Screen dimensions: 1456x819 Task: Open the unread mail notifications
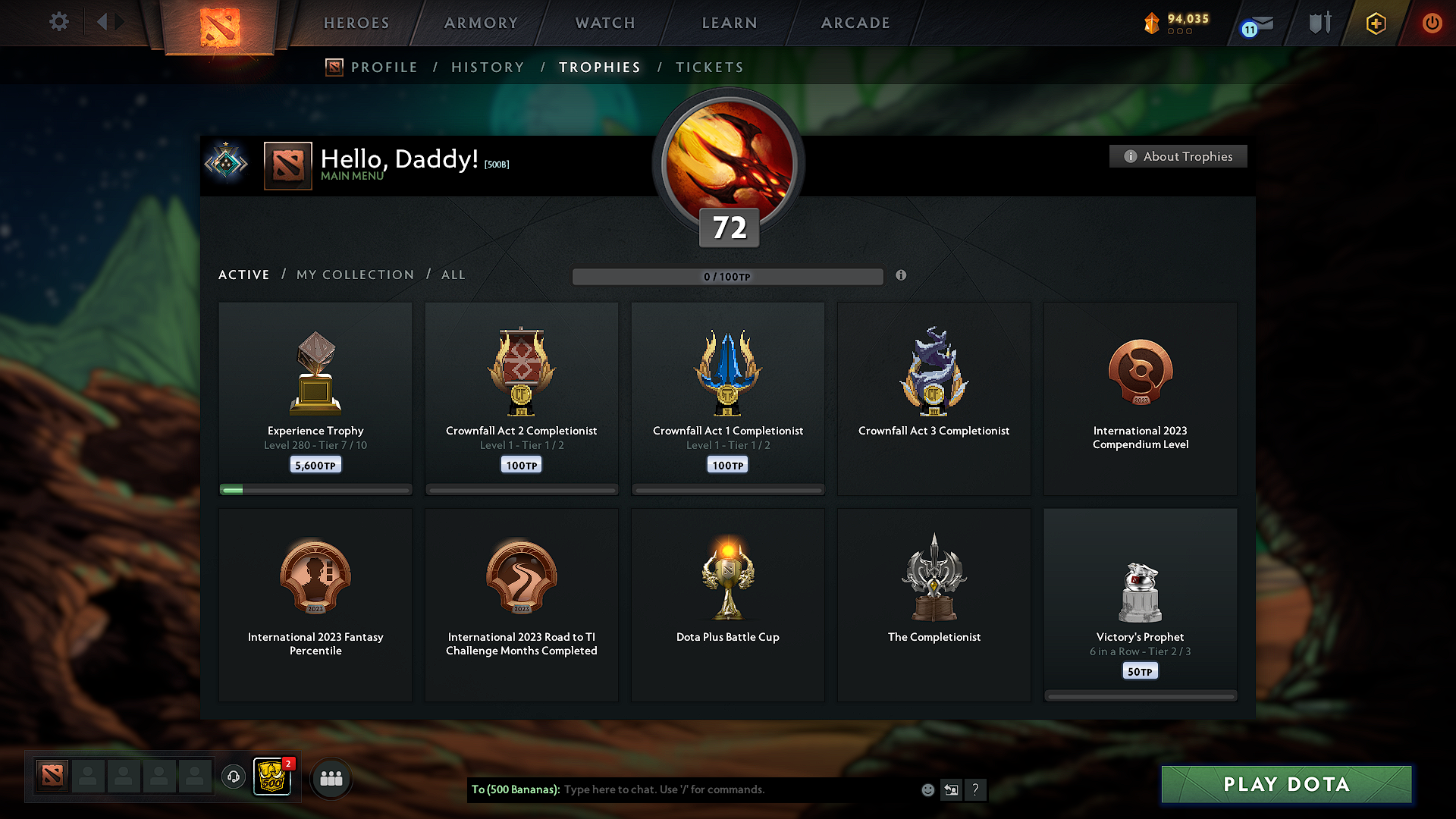click(1255, 24)
